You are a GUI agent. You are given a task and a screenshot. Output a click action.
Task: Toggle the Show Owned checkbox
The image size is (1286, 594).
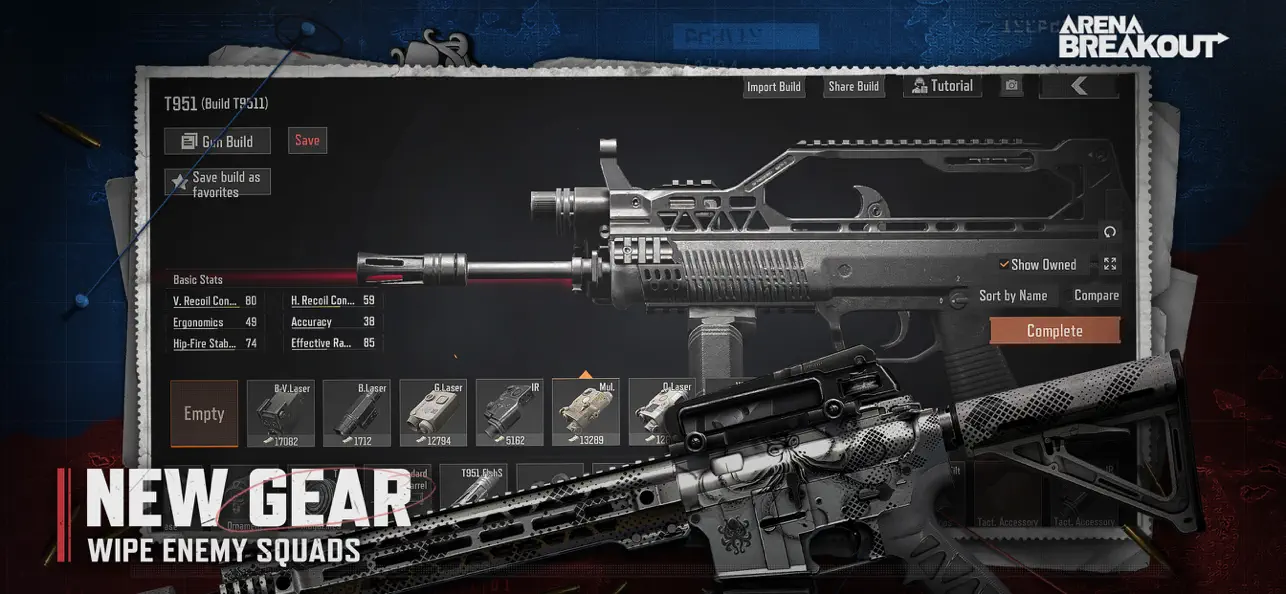(1004, 265)
